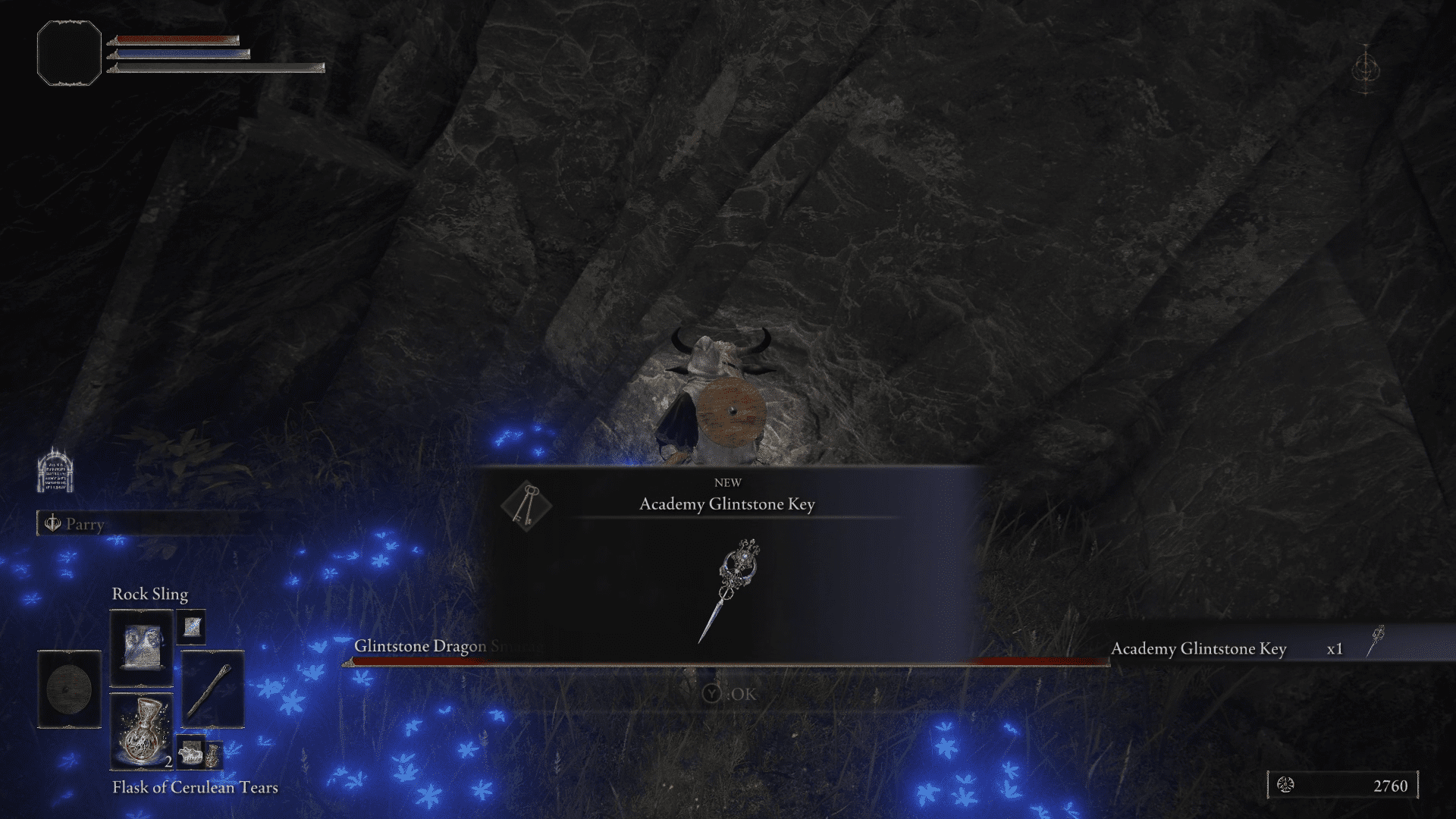Click the staff weapon slot
Image resolution: width=1456 pixels, height=819 pixels.
point(212,689)
